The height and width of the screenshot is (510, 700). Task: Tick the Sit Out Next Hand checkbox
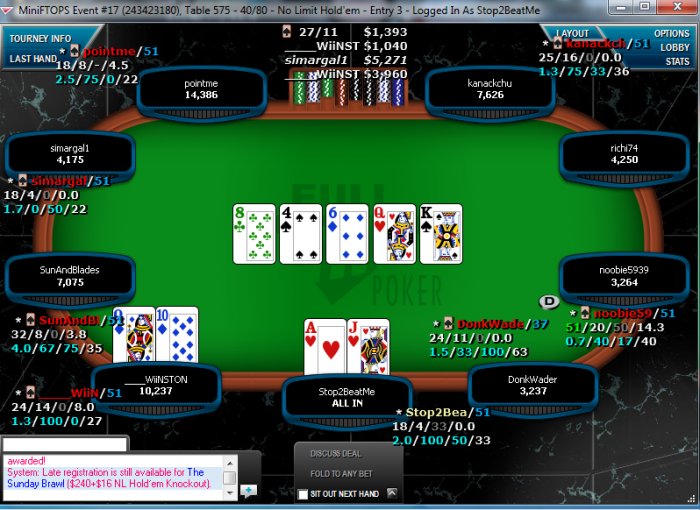click(x=303, y=494)
